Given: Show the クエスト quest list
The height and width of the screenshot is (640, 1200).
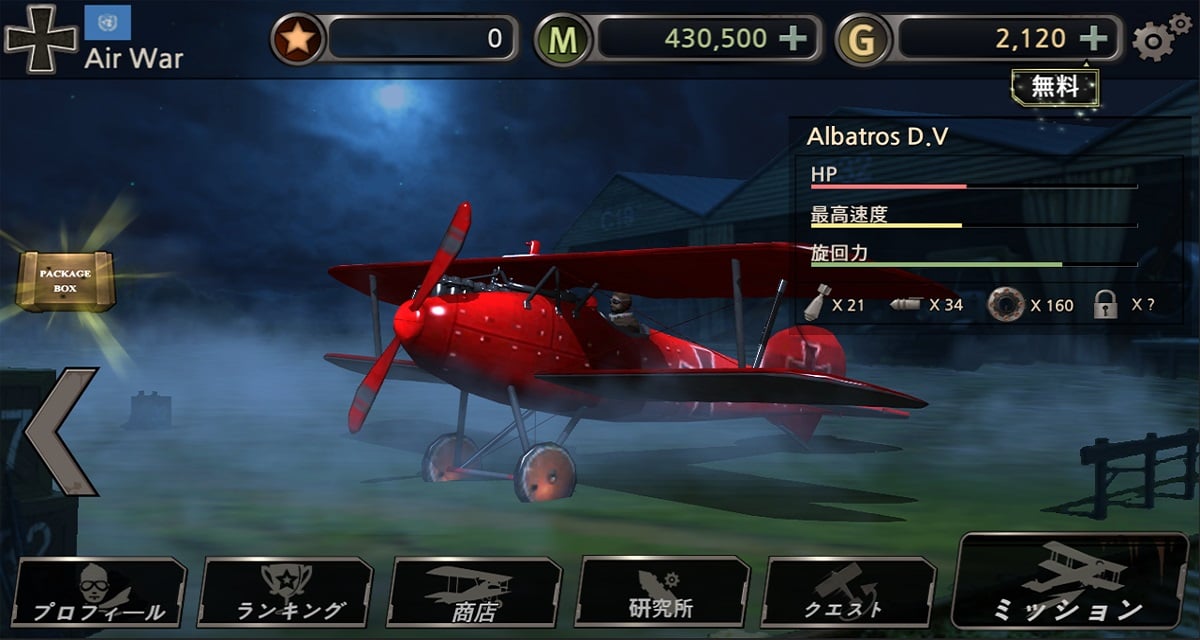Looking at the screenshot, I should point(848,592).
